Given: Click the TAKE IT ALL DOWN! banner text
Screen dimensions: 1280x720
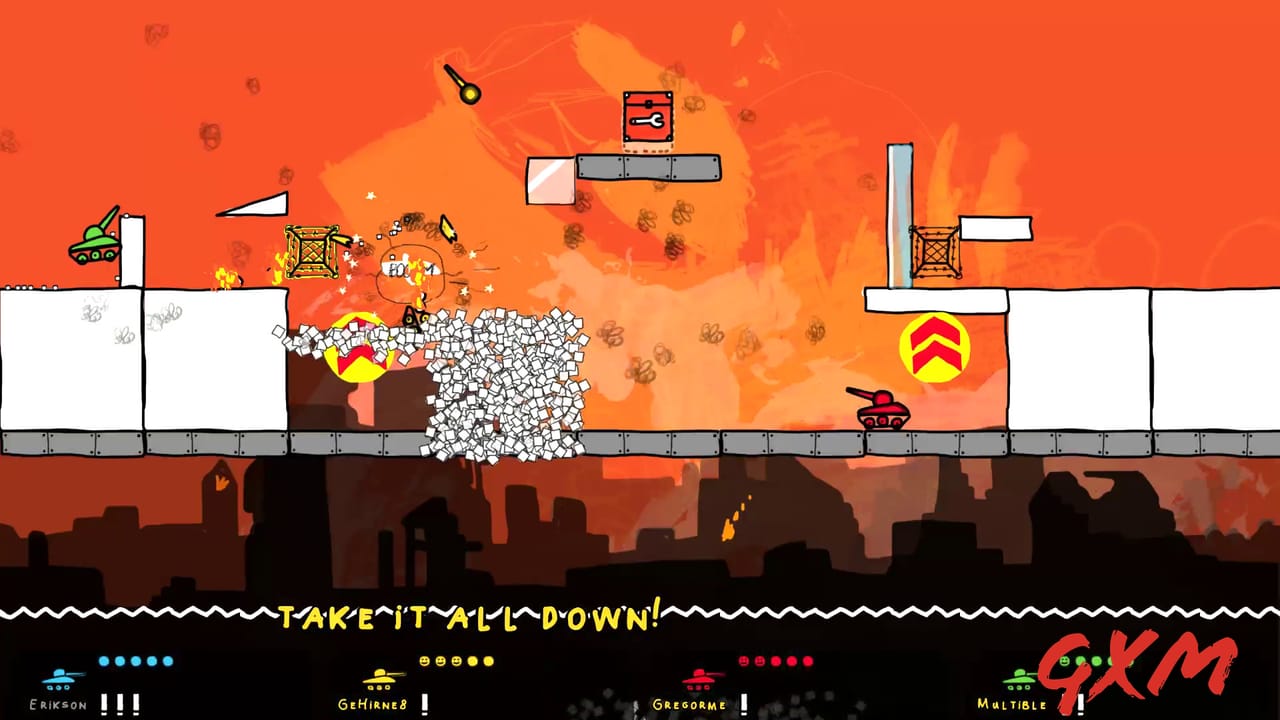Looking at the screenshot, I should 470,615.
